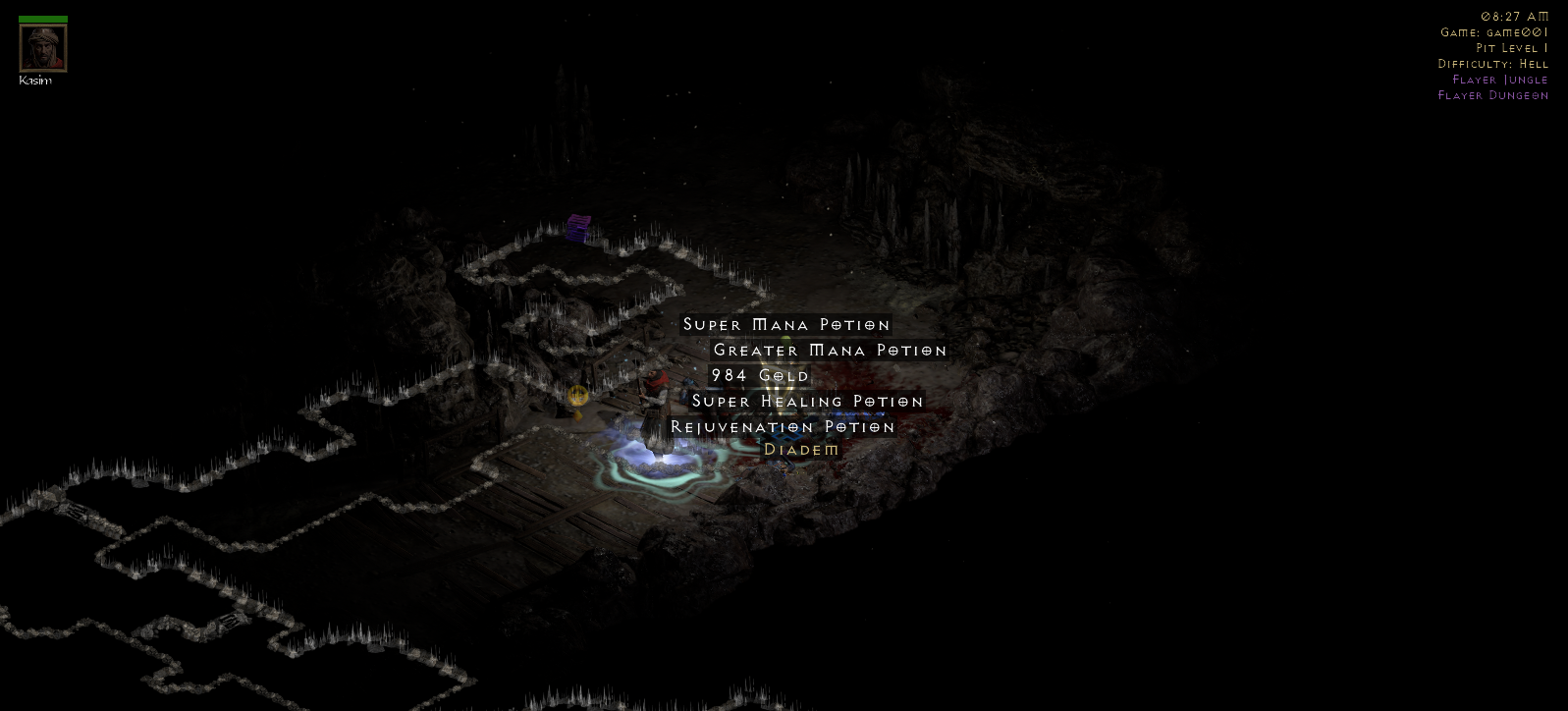The image size is (1568, 711).
Task: Click the Flayer Dungeon area text
Action: [x=1492, y=95]
